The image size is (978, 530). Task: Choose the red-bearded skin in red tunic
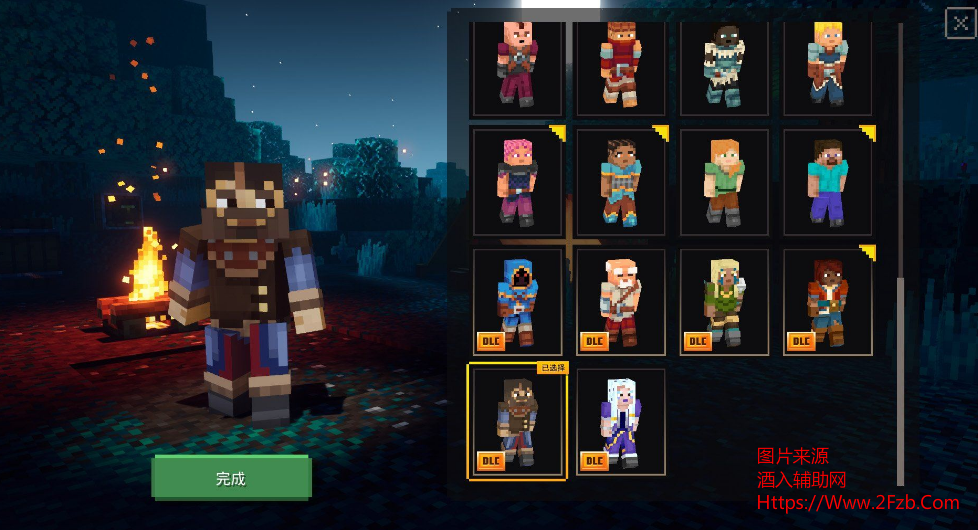coord(621,65)
